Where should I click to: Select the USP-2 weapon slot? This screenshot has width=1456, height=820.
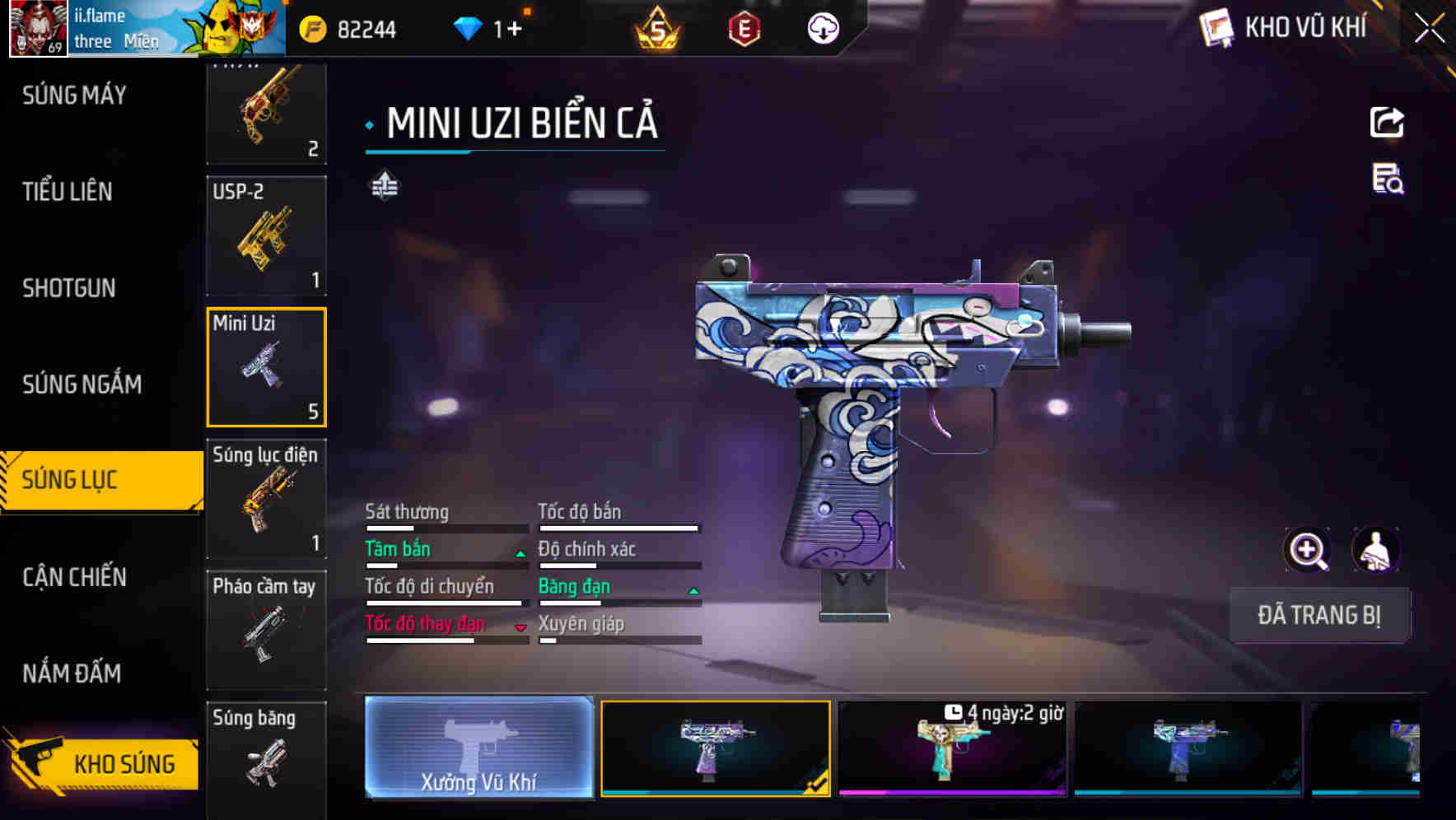[266, 235]
